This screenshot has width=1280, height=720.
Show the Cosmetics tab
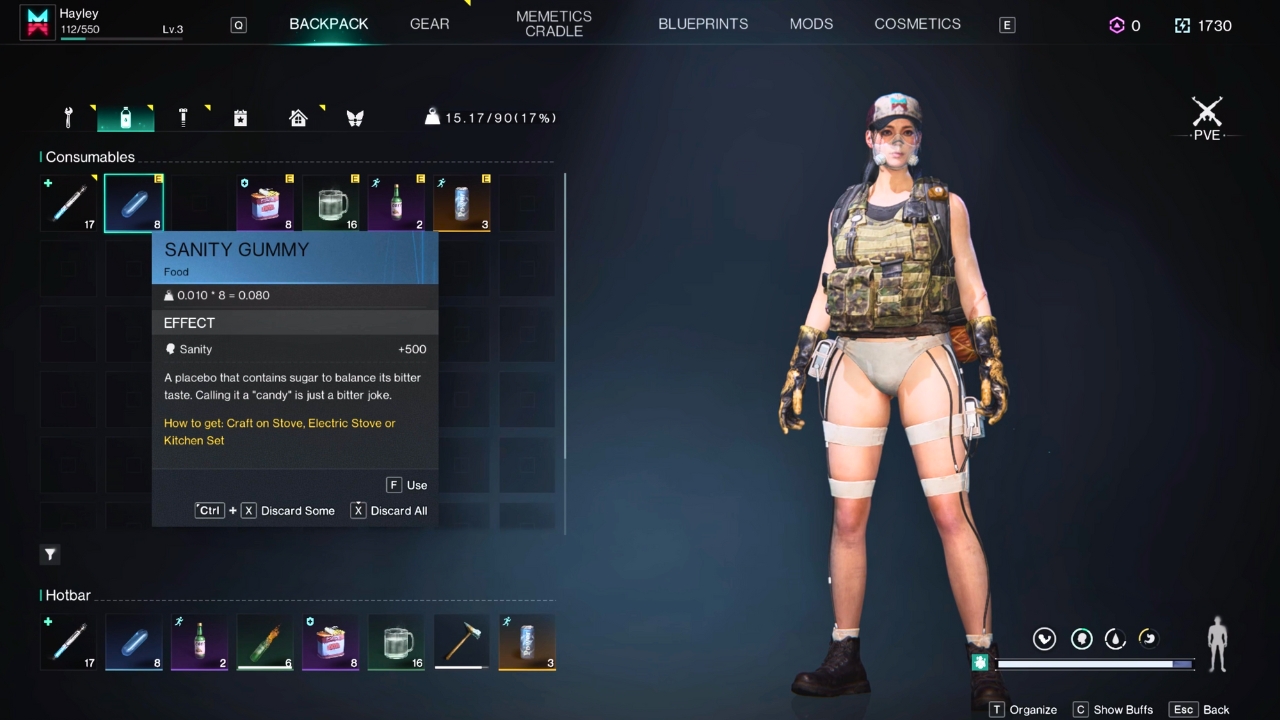click(917, 24)
